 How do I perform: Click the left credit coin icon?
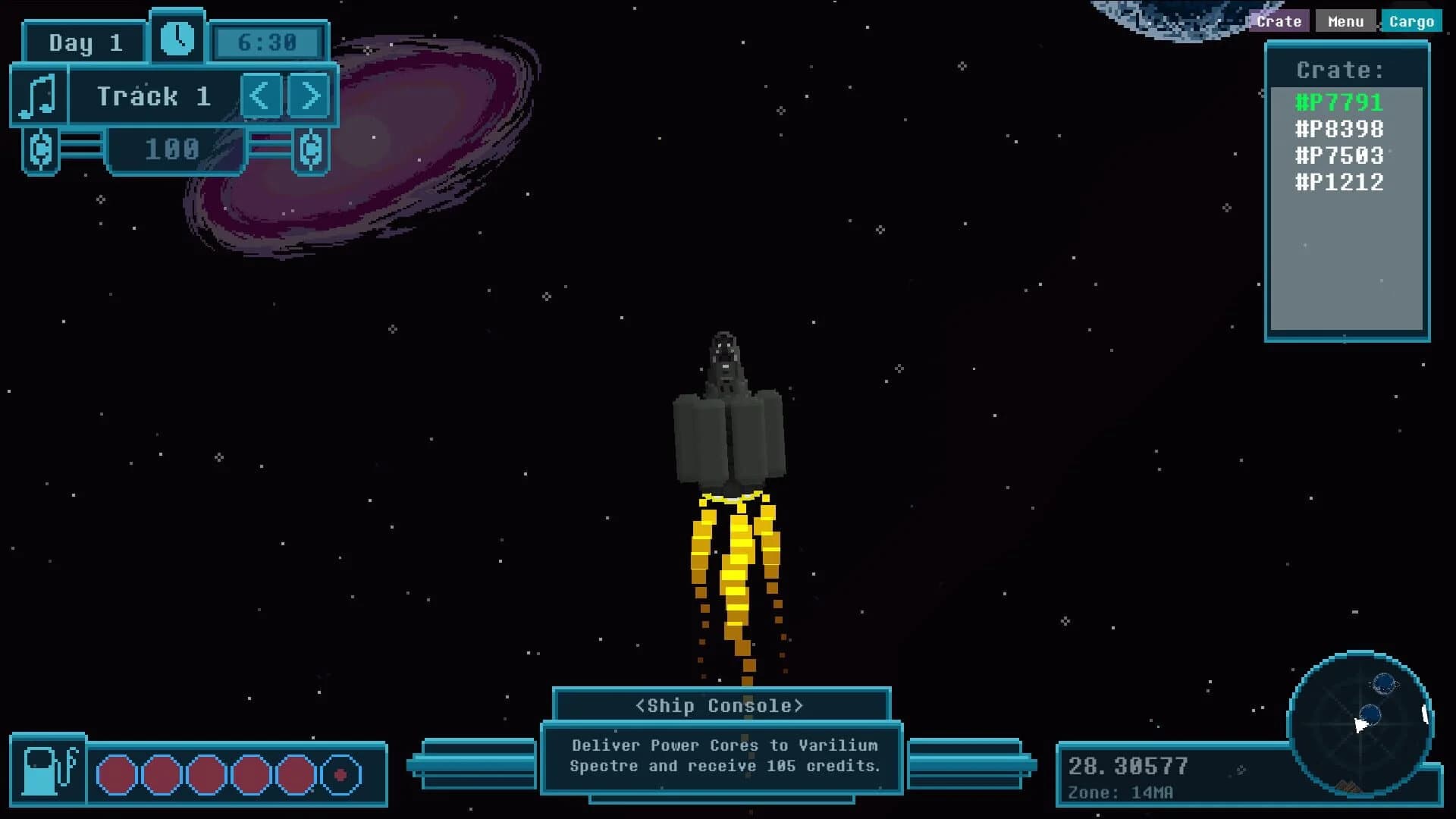[x=42, y=149]
